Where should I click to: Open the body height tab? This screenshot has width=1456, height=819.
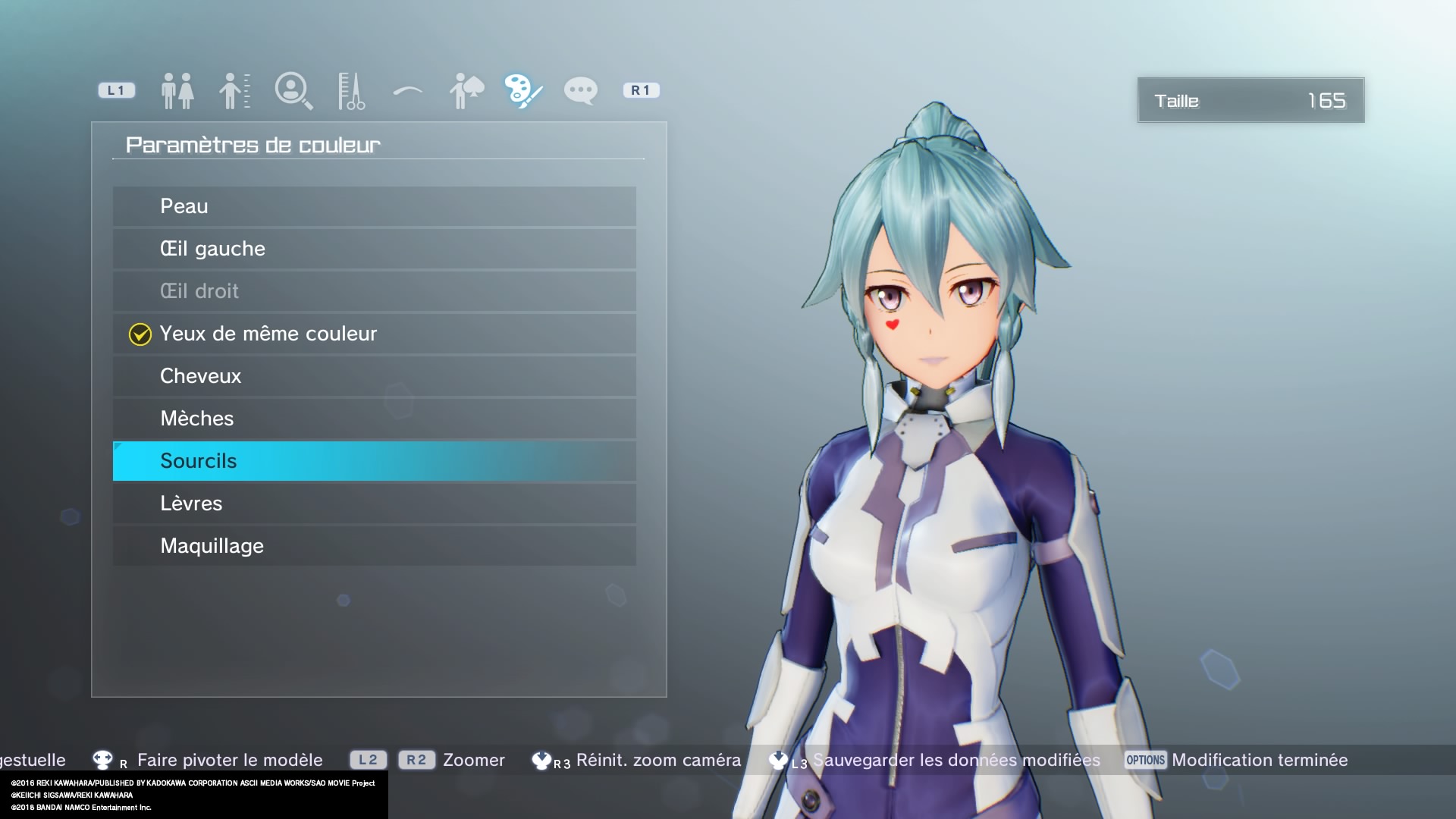(234, 91)
